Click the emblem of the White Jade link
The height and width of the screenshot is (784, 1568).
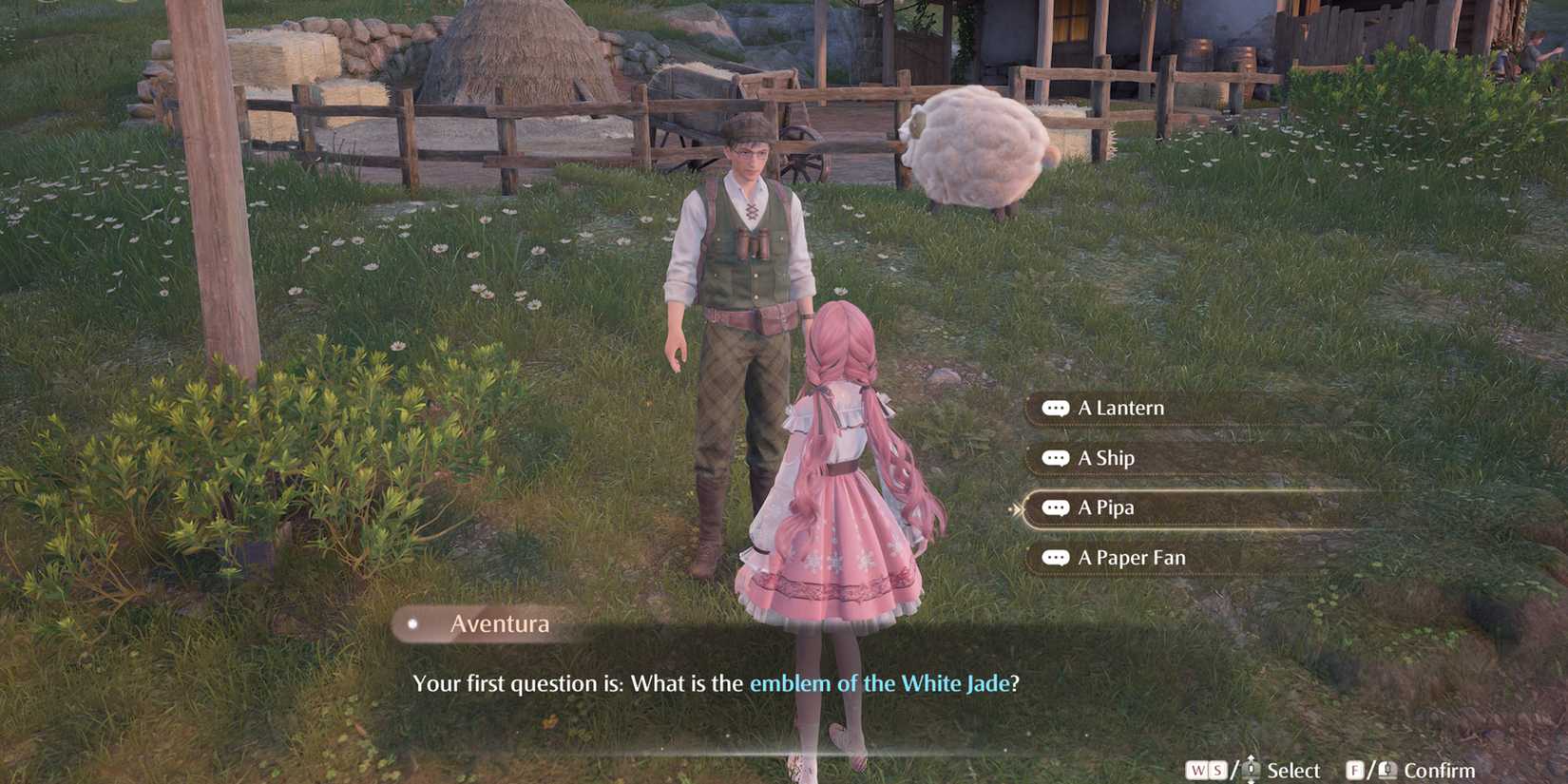(x=882, y=682)
